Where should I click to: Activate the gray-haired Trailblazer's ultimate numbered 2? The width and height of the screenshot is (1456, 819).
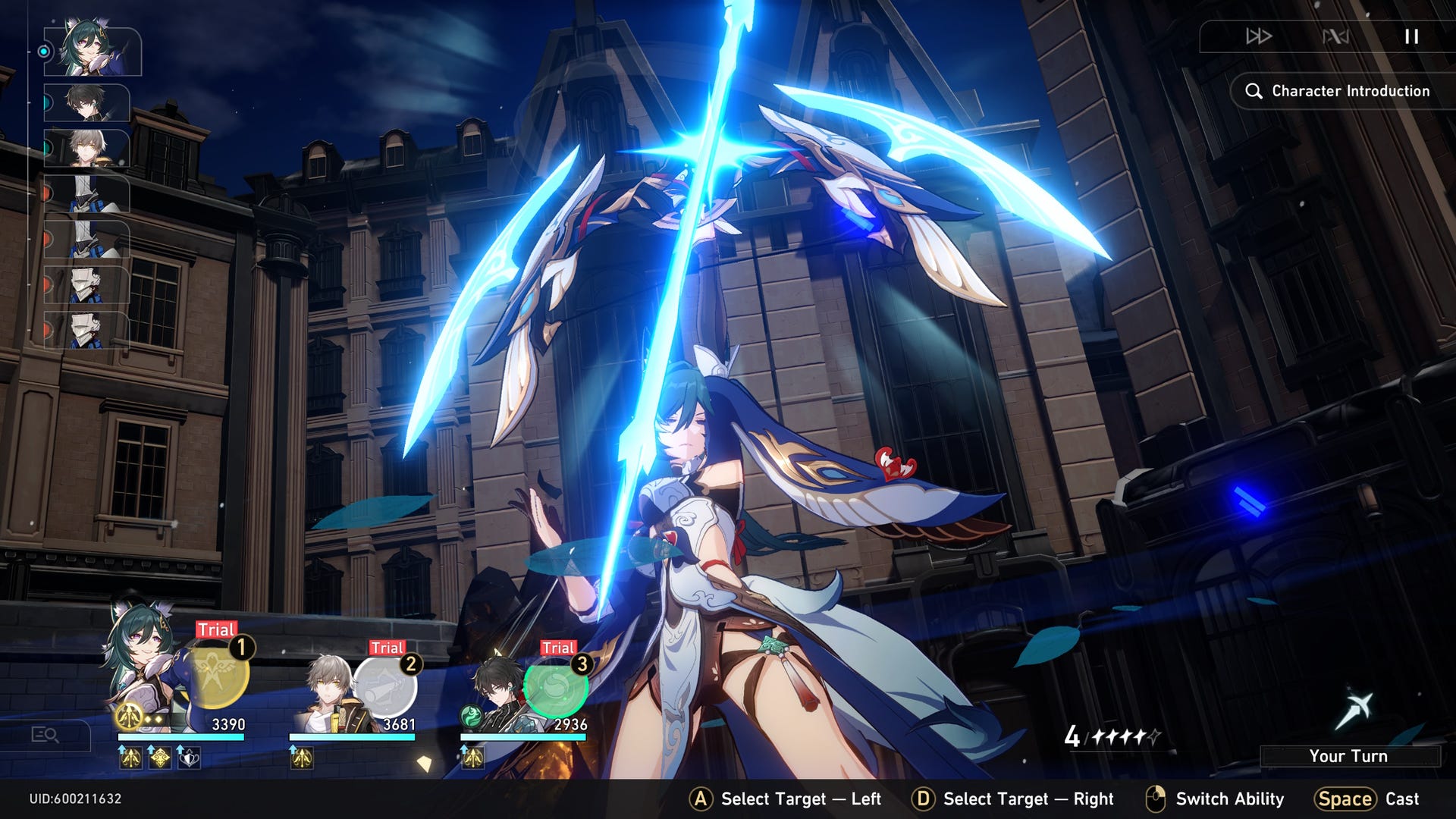[x=384, y=687]
